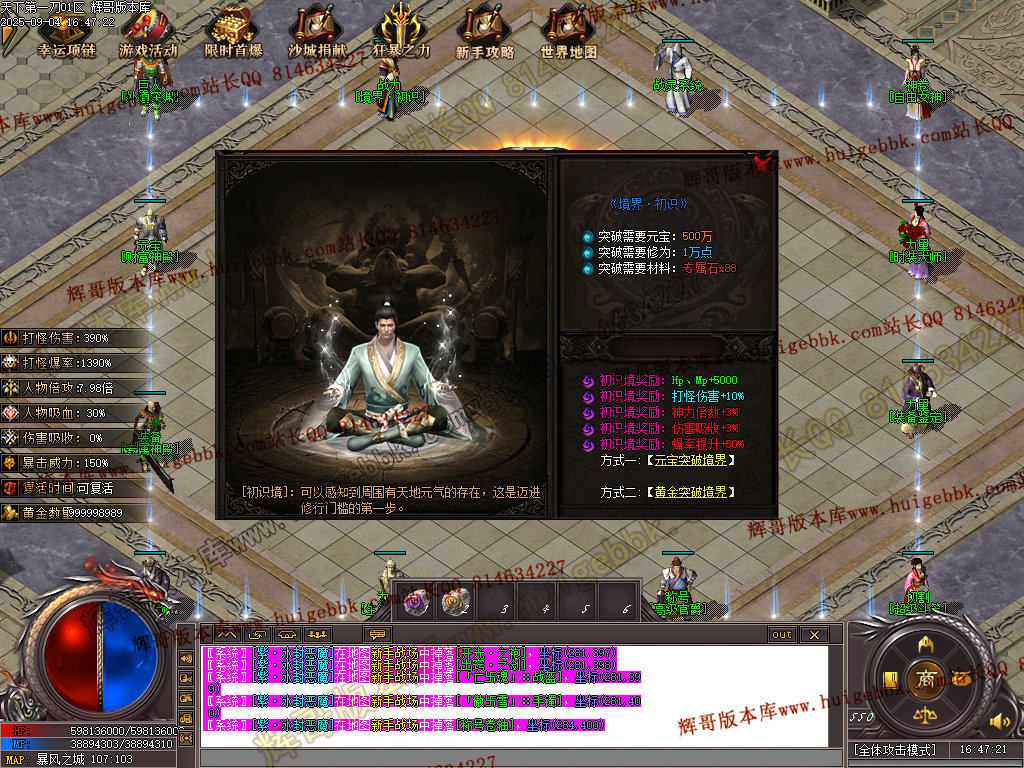Choose 元宝突破境界 breakthrough option
Screen dimensions: 1024x768
pos(690,461)
